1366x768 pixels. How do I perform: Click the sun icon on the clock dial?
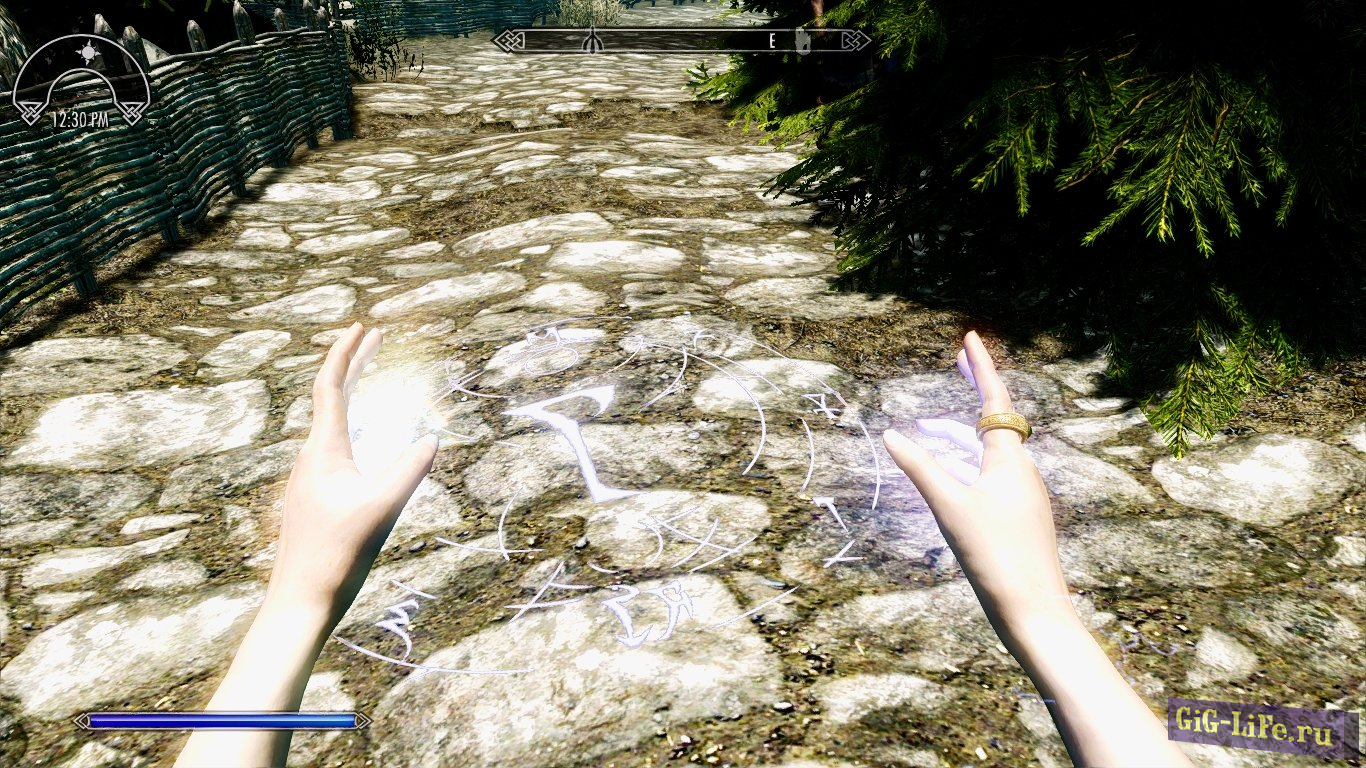[x=88, y=51]
